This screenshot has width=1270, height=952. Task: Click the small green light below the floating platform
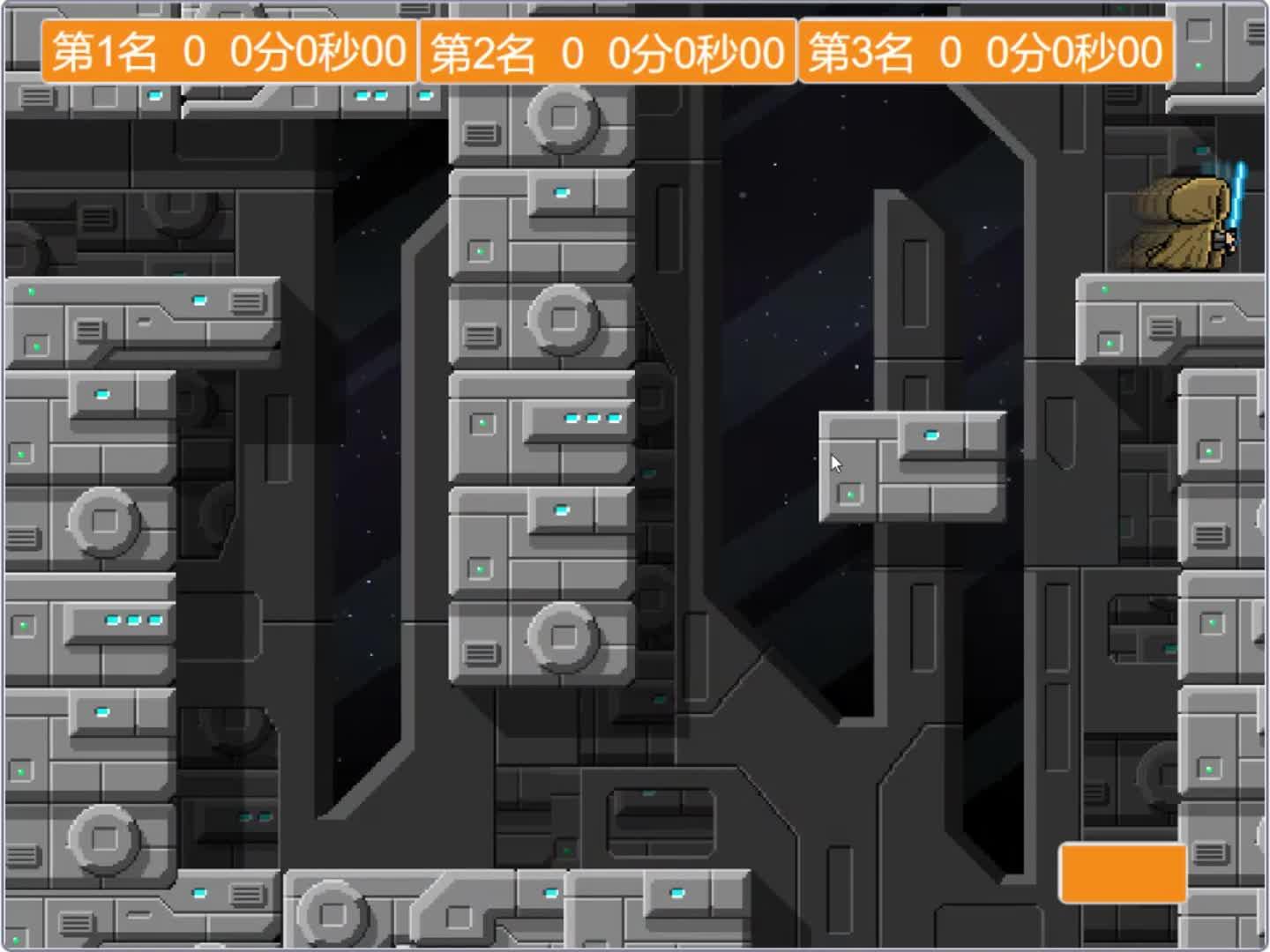(x=849, y=493)
